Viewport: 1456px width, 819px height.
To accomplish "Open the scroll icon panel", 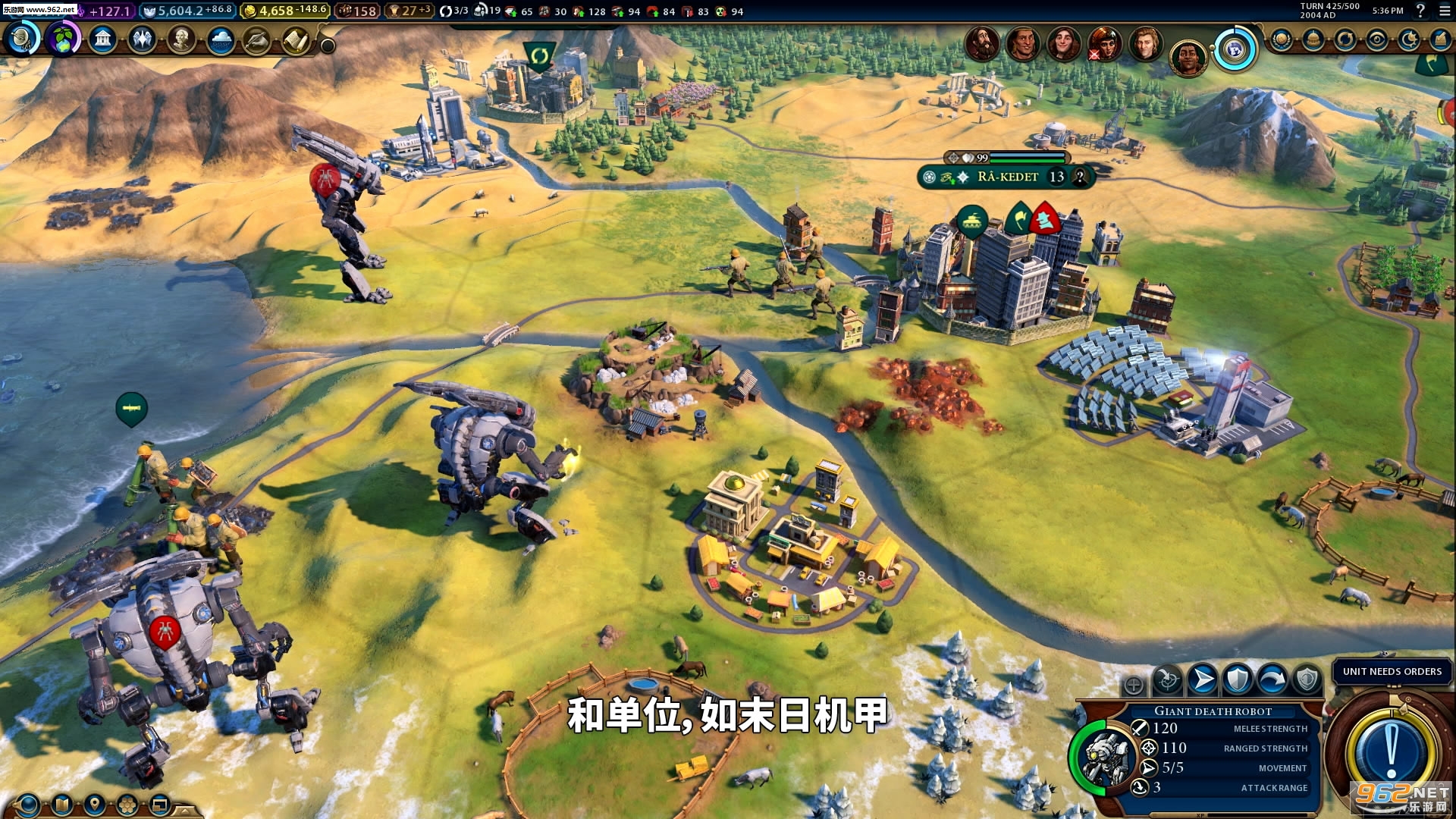I will point(297,39).
